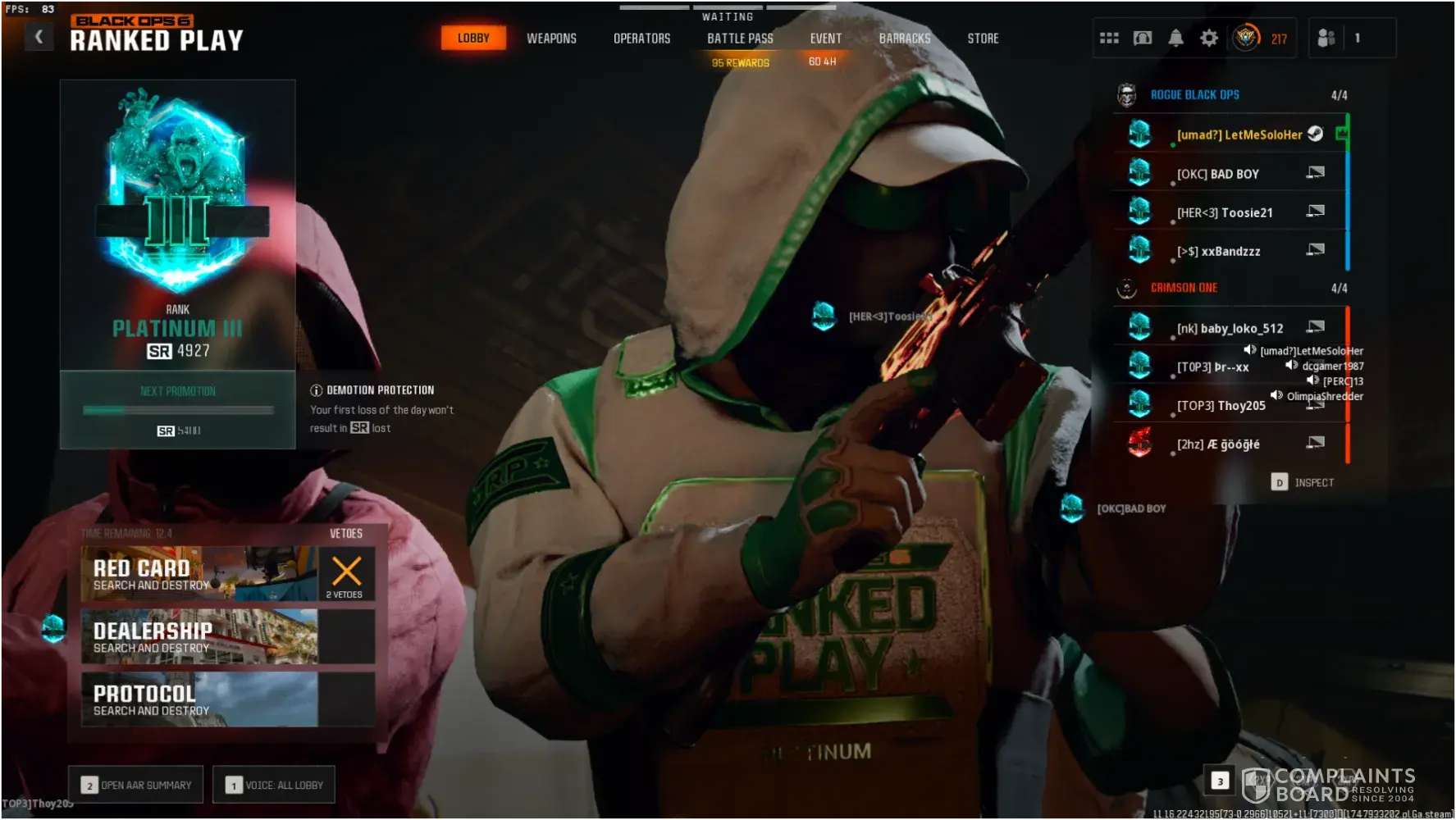This screenshot has width=1456, height=820.
Task: Toggle Voice: All Lobby setting
Action: click(274, 785)
